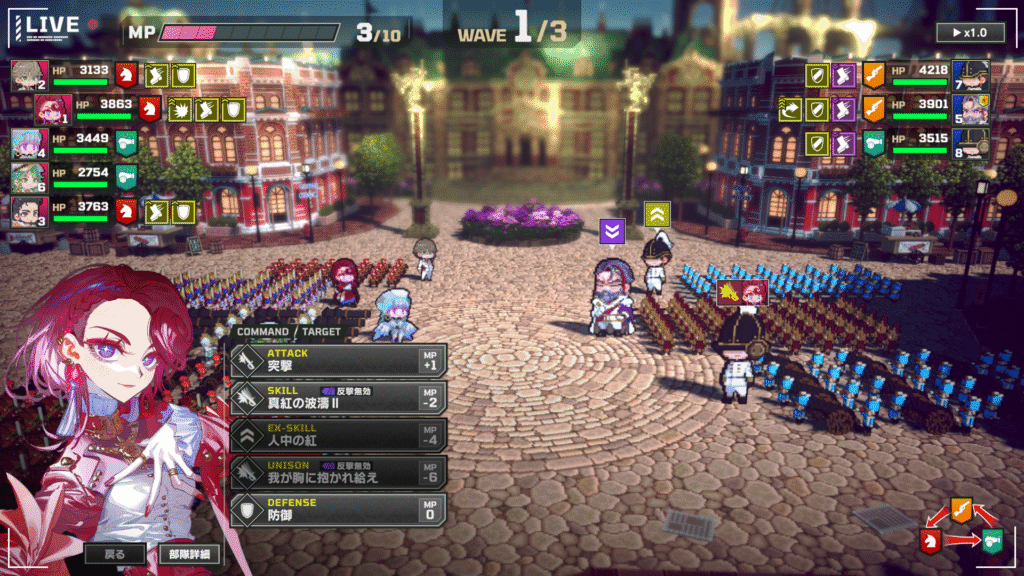
Task: Pick the EX-SKILL 人中の紅 command
Action: point(338,435)
